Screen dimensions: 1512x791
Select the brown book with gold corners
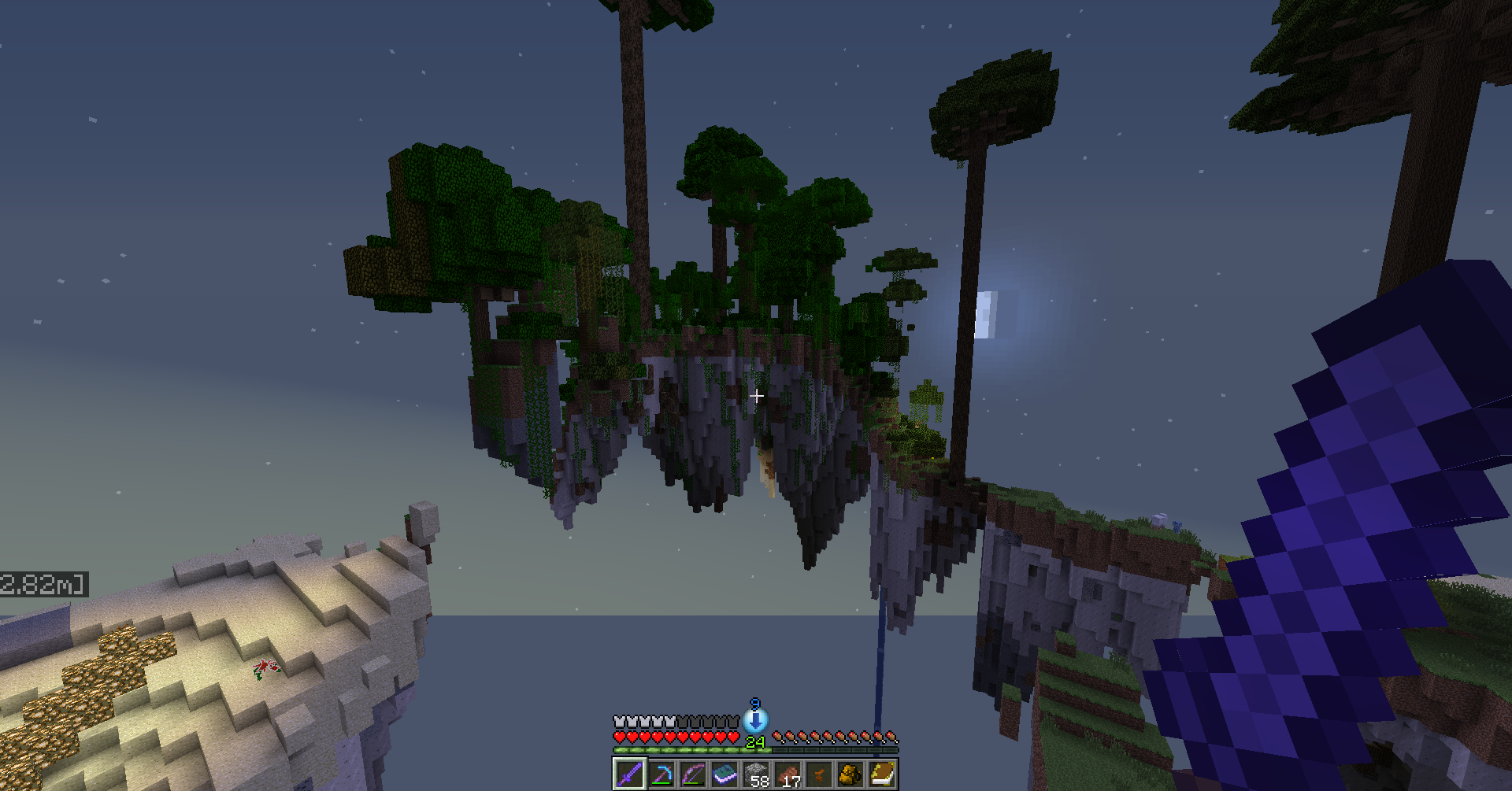(x=882, y=774)
